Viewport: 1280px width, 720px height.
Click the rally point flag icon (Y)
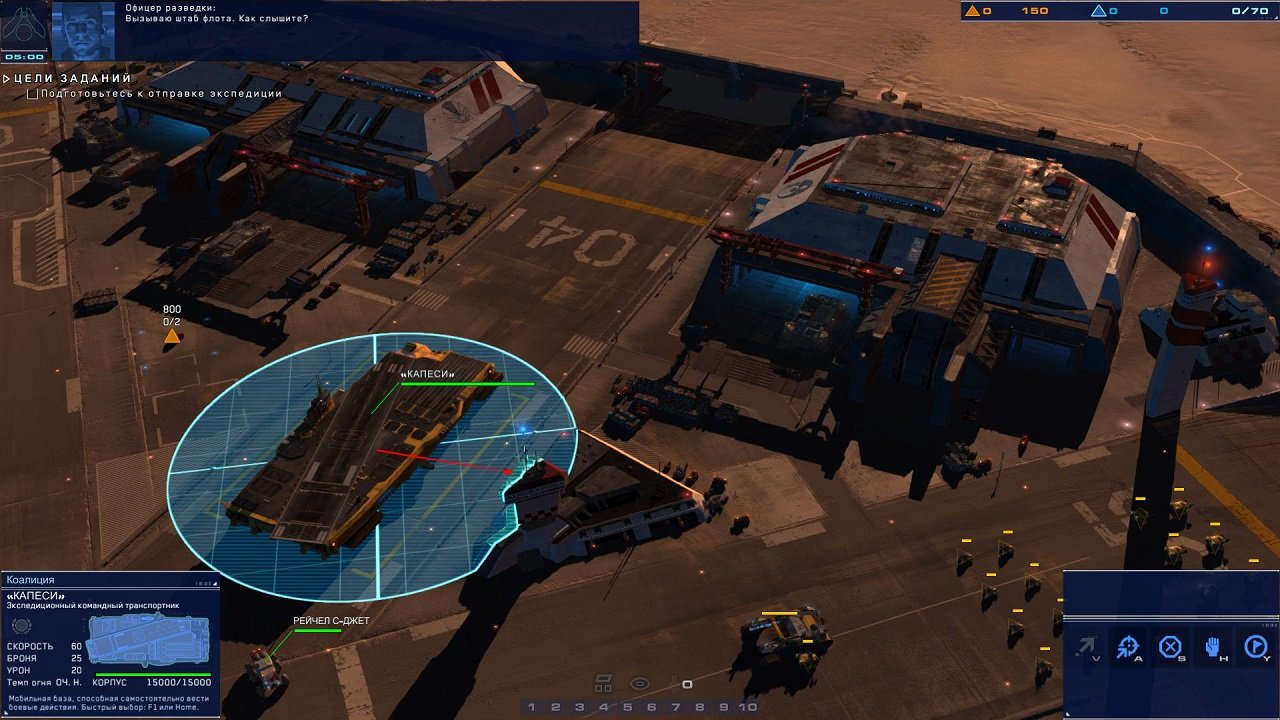click(x=1256, y=645)
